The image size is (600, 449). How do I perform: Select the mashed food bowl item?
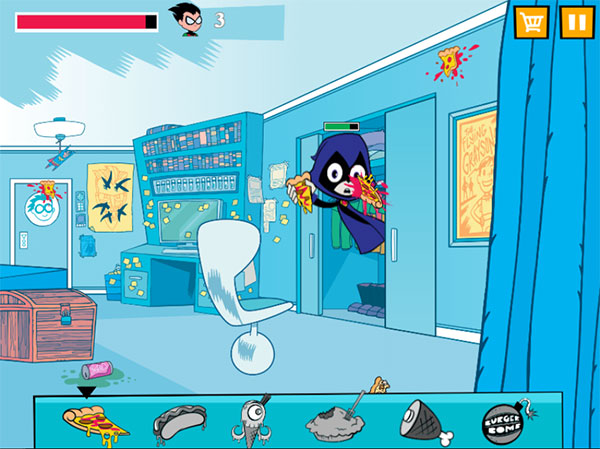tap(335, 422)
